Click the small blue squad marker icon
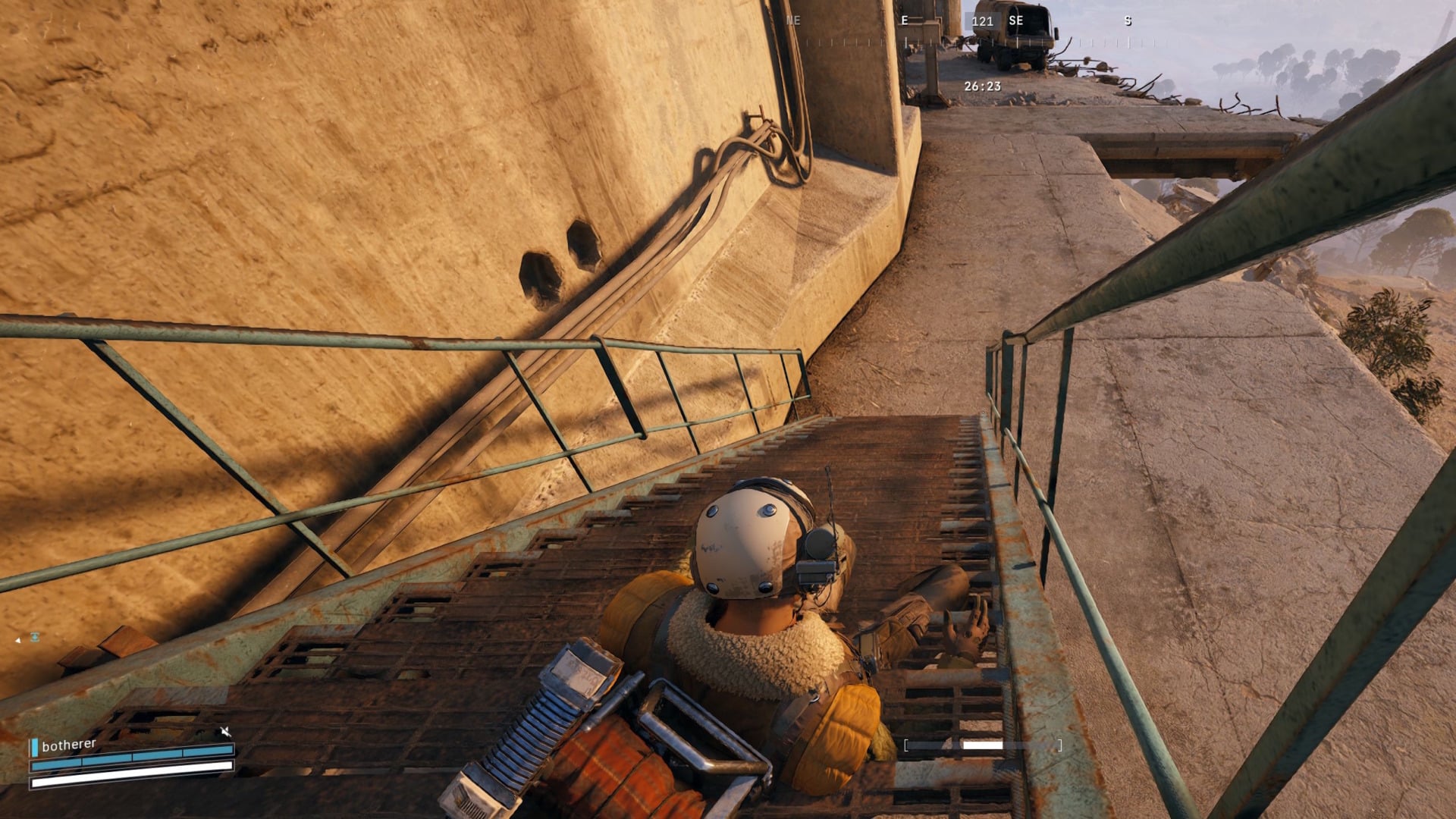Image resolution: width=1456 pixels, height=819 pixels. click(x=35, y=637)
